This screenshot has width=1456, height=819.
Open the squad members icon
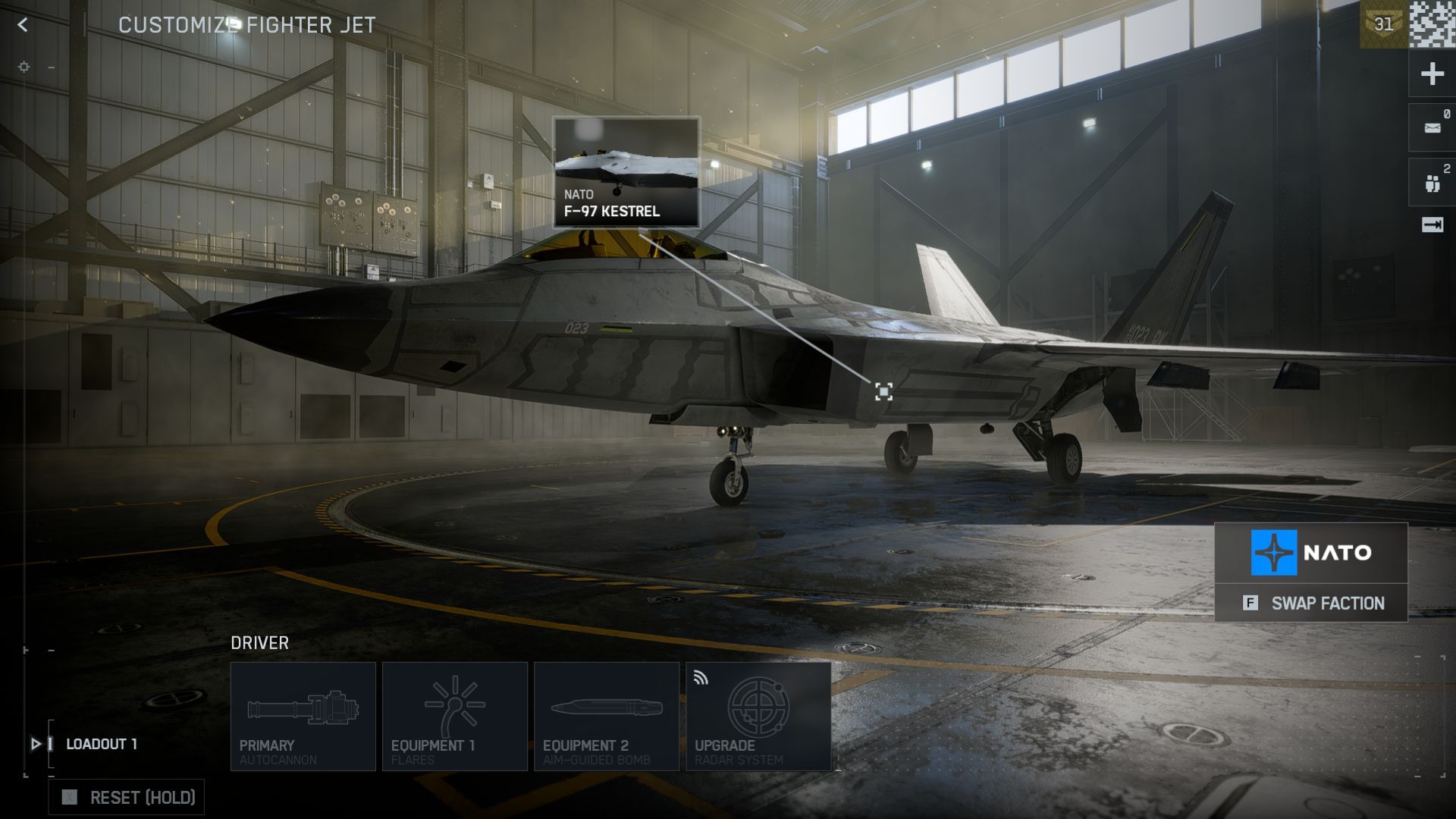point(1432,183)
